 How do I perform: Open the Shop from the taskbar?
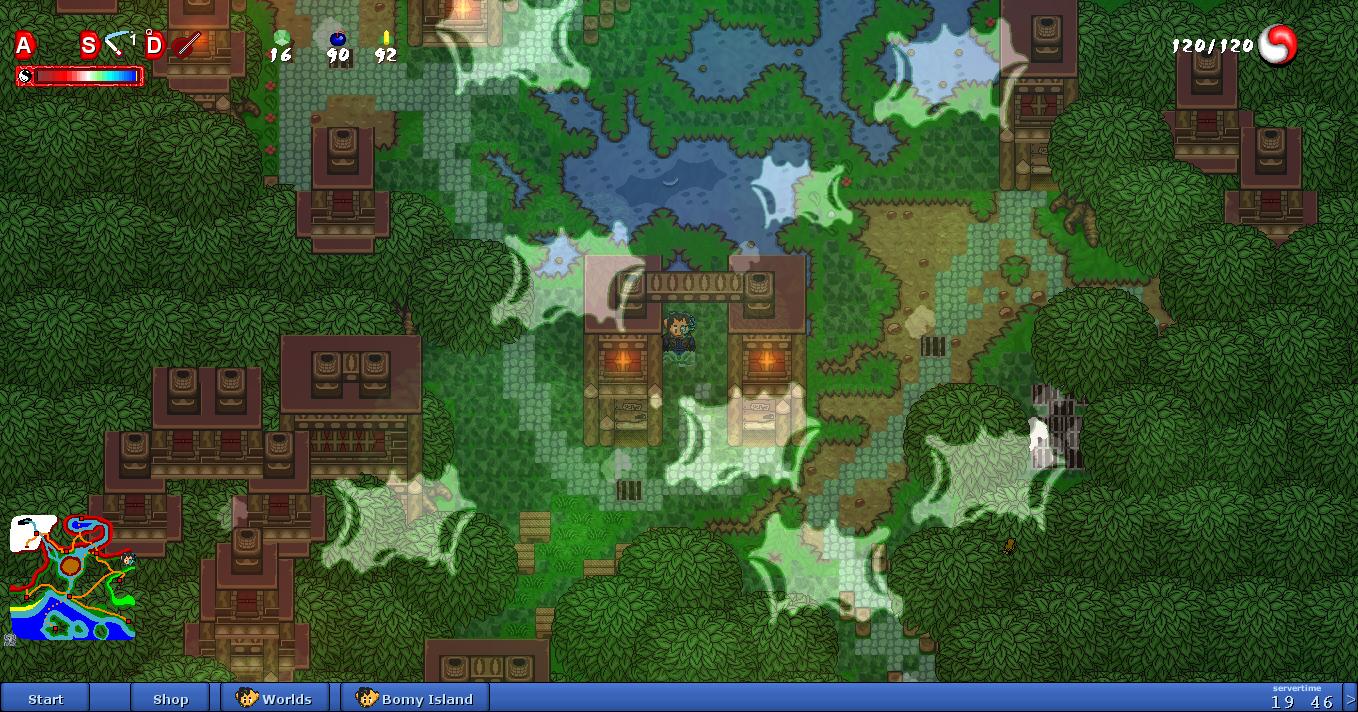click(170, 698)
